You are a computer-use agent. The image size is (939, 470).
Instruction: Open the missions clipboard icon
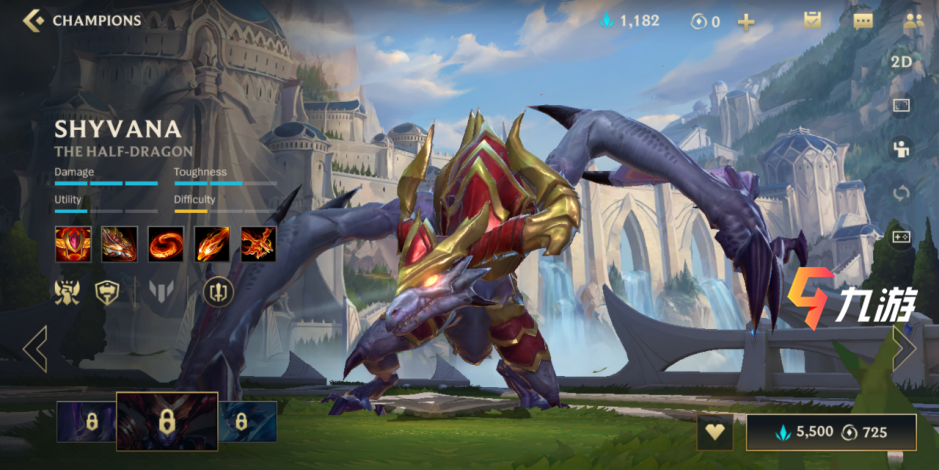tap(812, 20)
